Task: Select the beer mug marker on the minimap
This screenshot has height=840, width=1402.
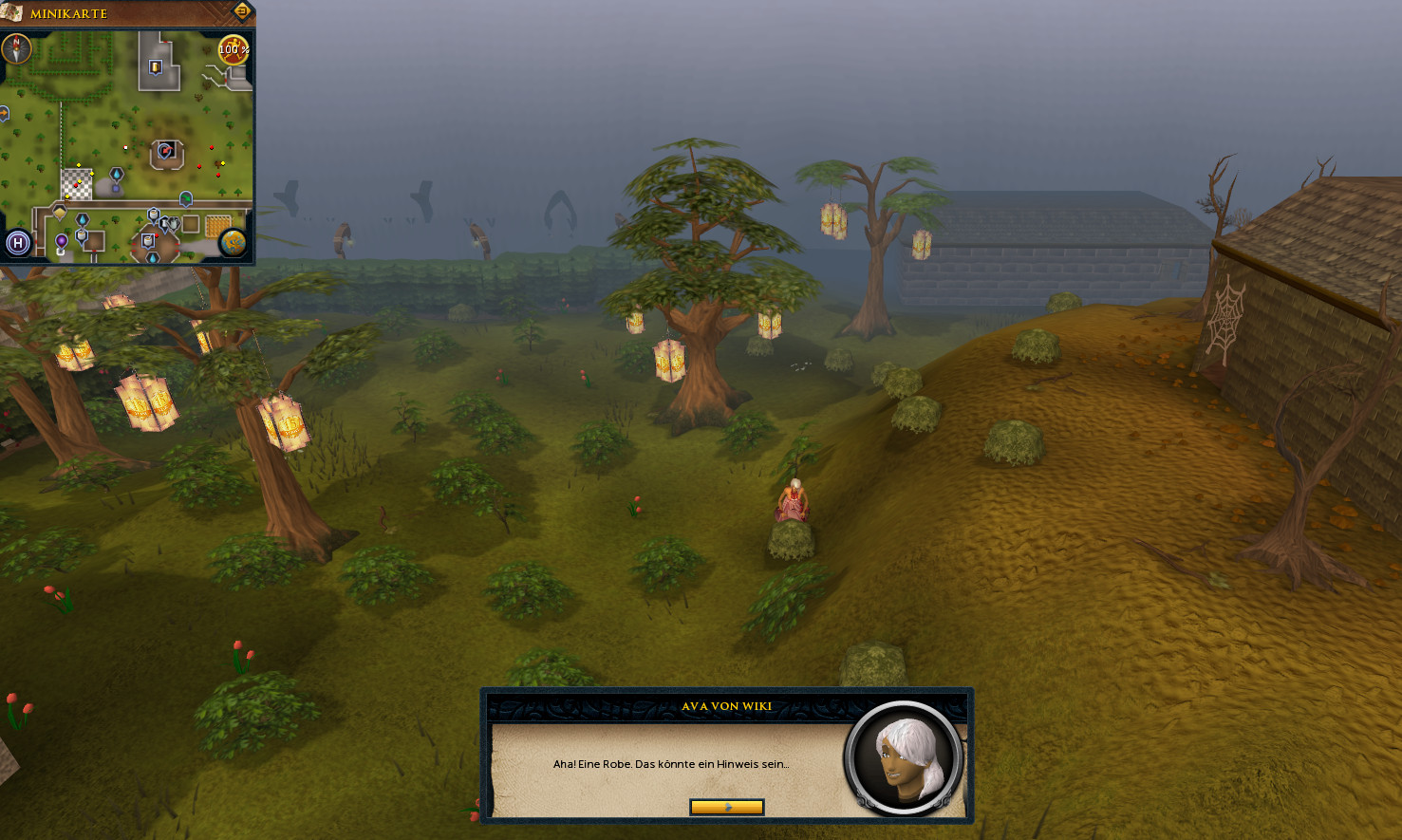Action: [x=156, y=66]
